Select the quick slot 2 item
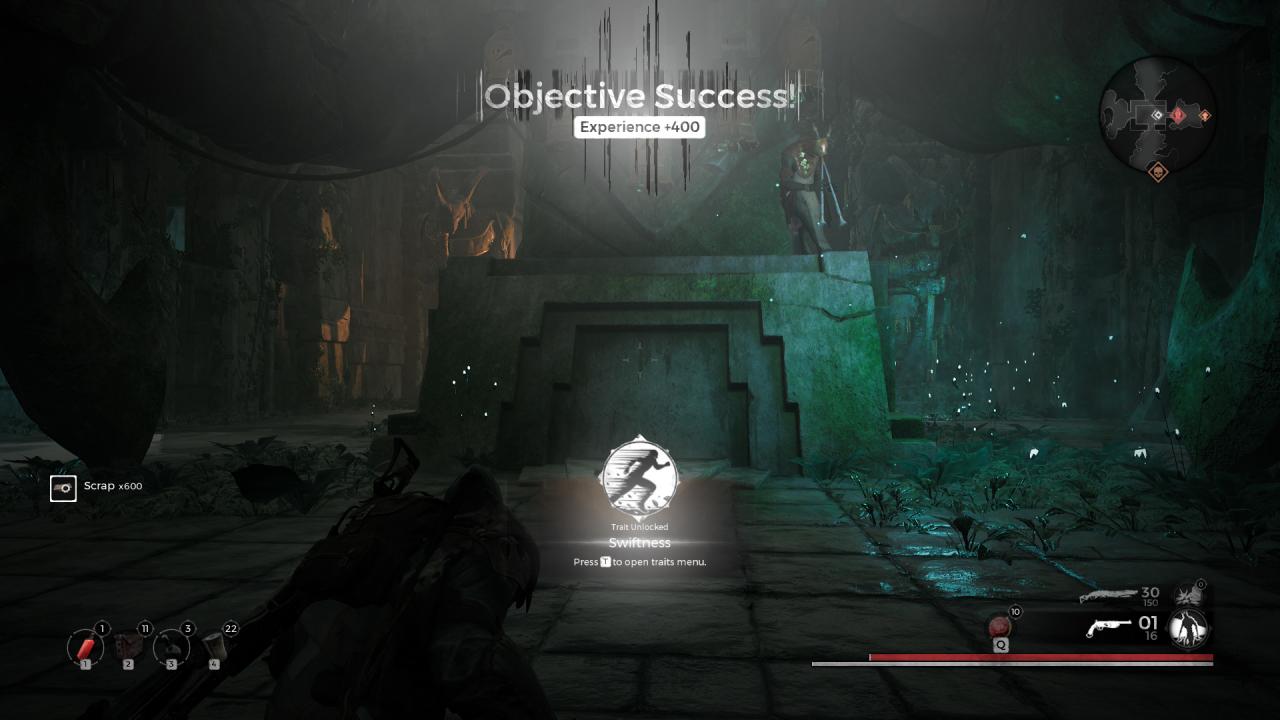The height and width of the screenshot is (720, 1280). pos(128,647)
